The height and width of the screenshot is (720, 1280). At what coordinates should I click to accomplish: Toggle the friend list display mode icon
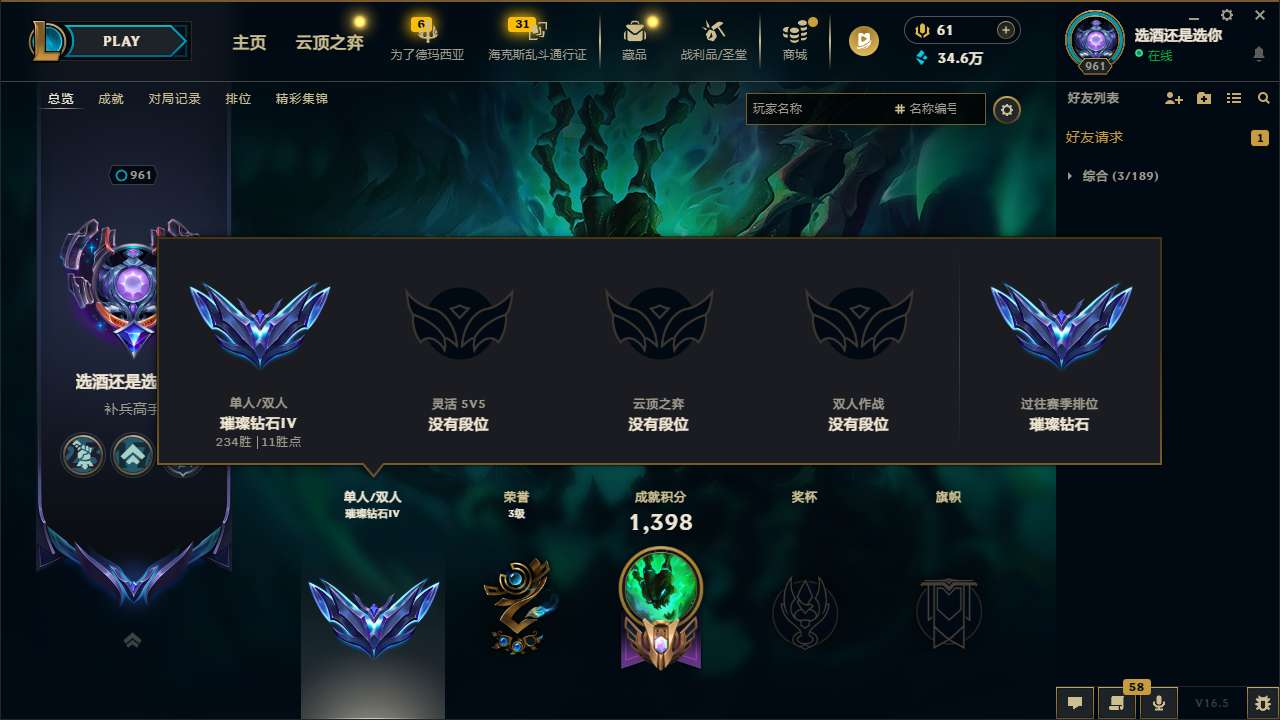1234,98
